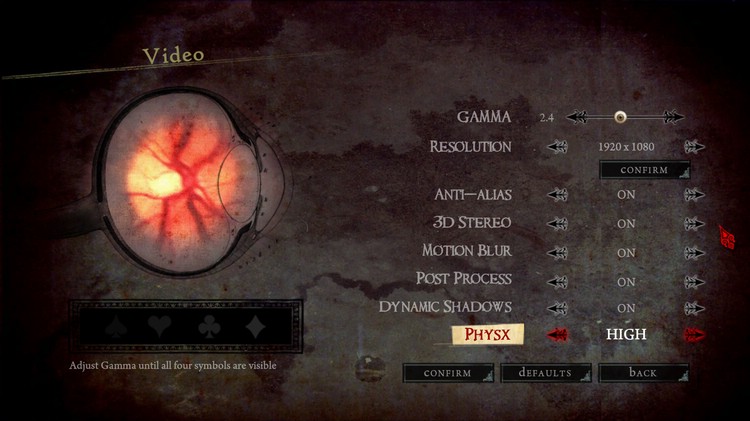
Task: Restore video settings with Defaults button
Action: coord(545,373)
